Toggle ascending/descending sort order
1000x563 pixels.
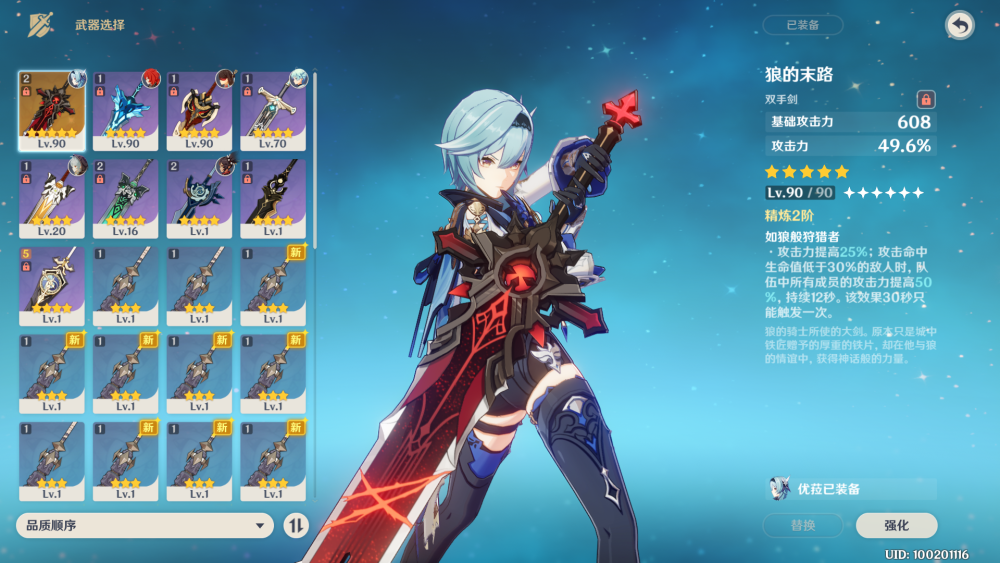click(296, 525)
